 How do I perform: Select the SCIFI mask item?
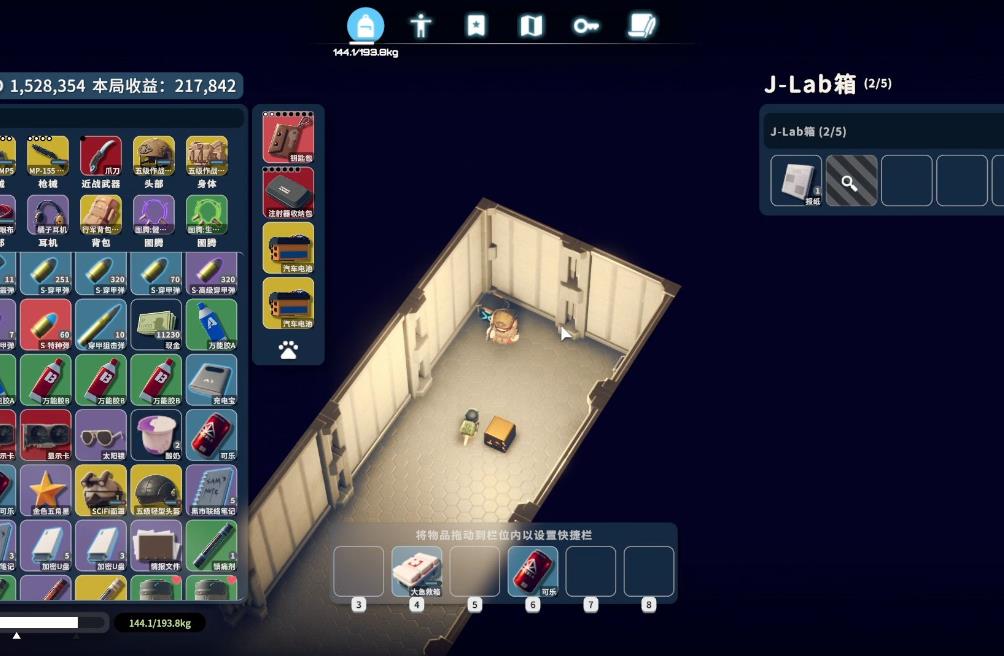point(100,490)
